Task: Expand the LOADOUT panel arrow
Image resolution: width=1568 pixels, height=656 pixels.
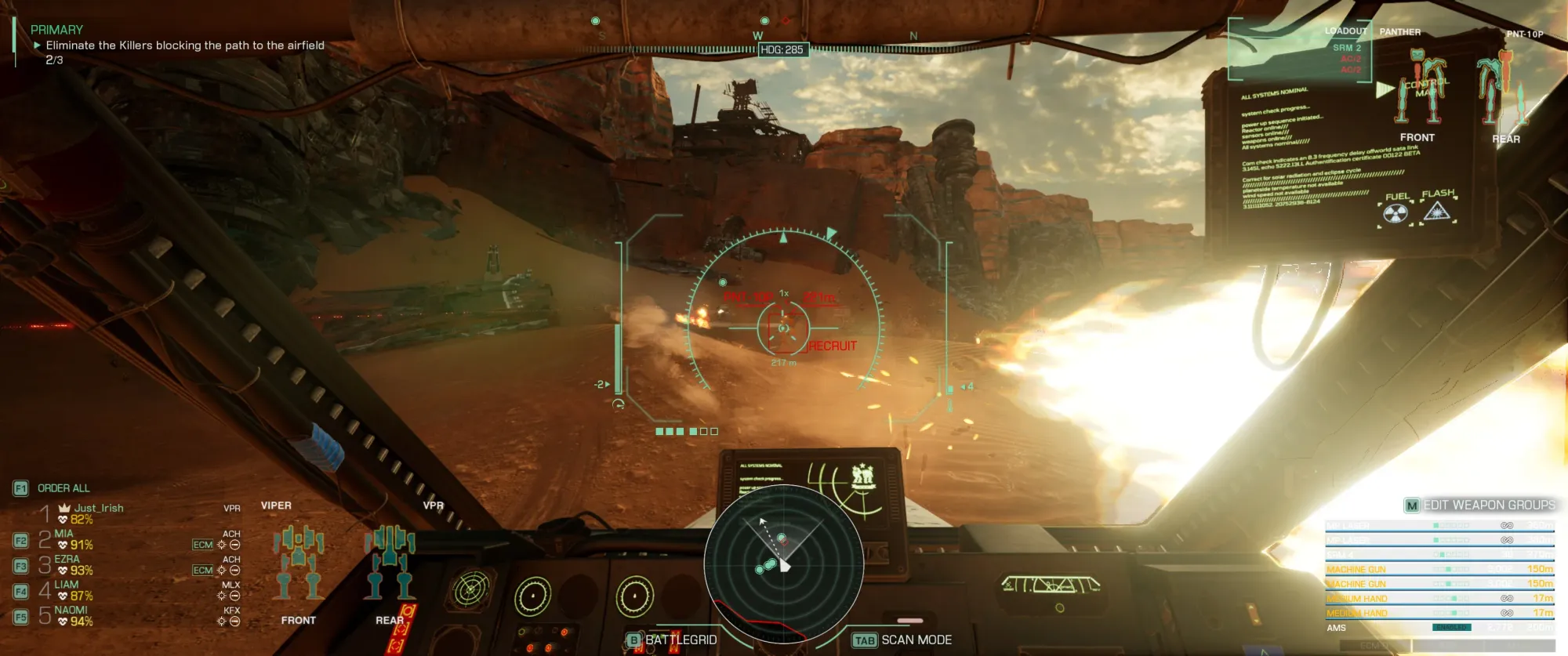Action: pyautogui.click(x=1385, y=89)
